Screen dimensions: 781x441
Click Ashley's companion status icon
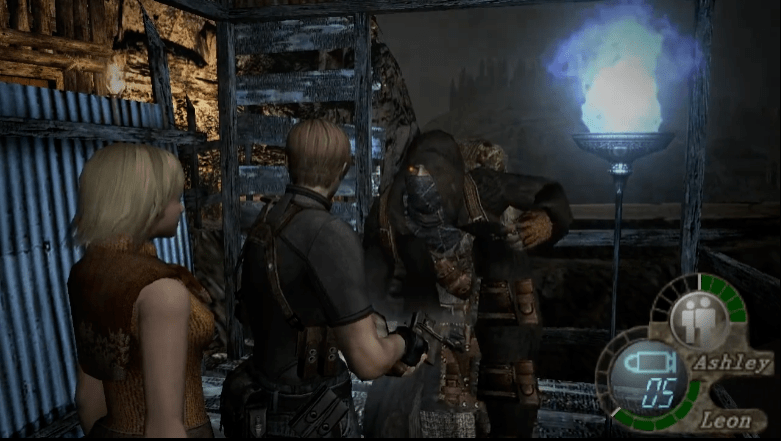(x=698, y=320)
